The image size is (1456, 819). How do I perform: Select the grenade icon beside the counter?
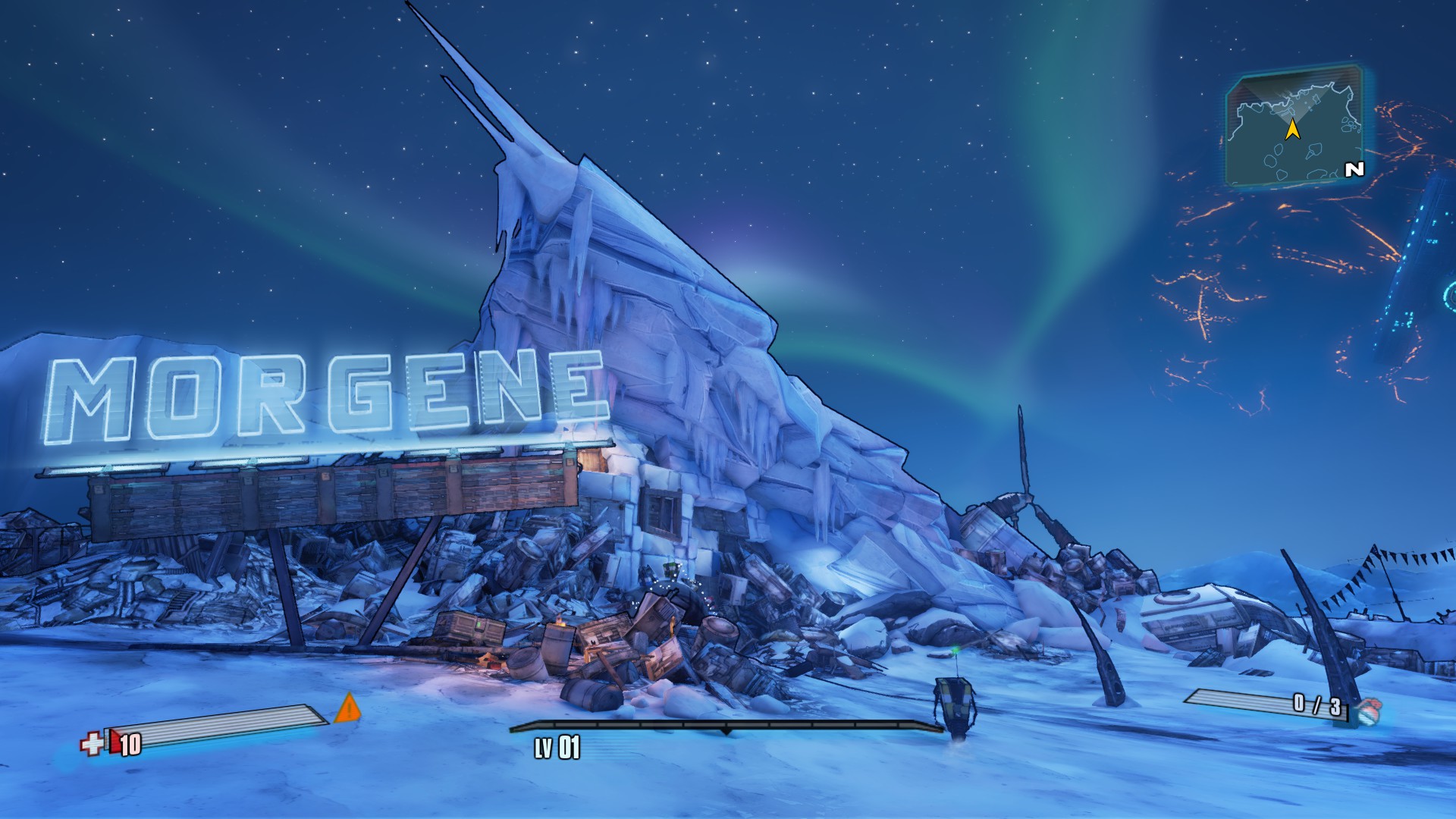1367,711
